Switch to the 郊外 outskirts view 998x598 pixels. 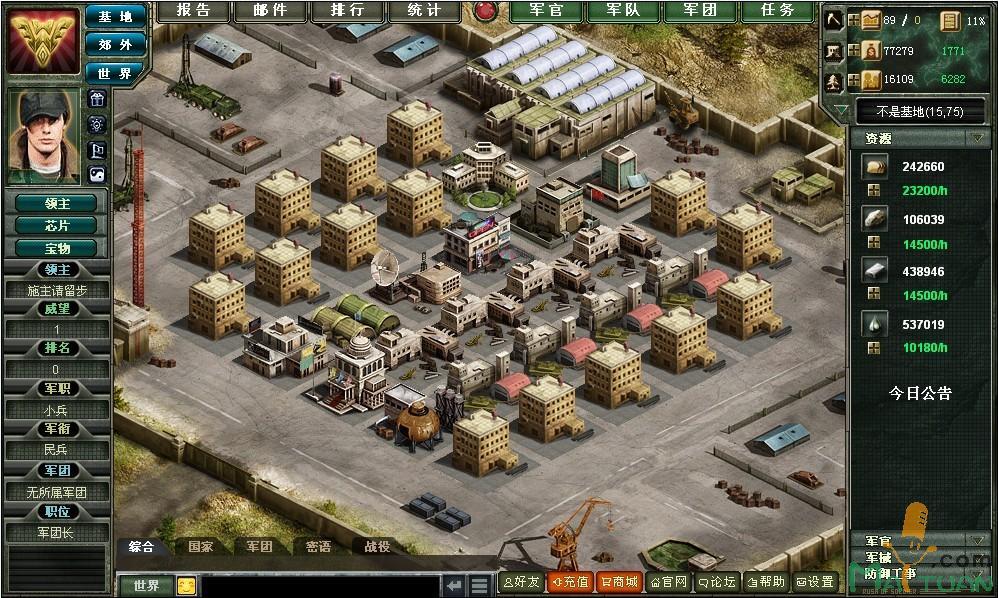(x=115, y=44)
